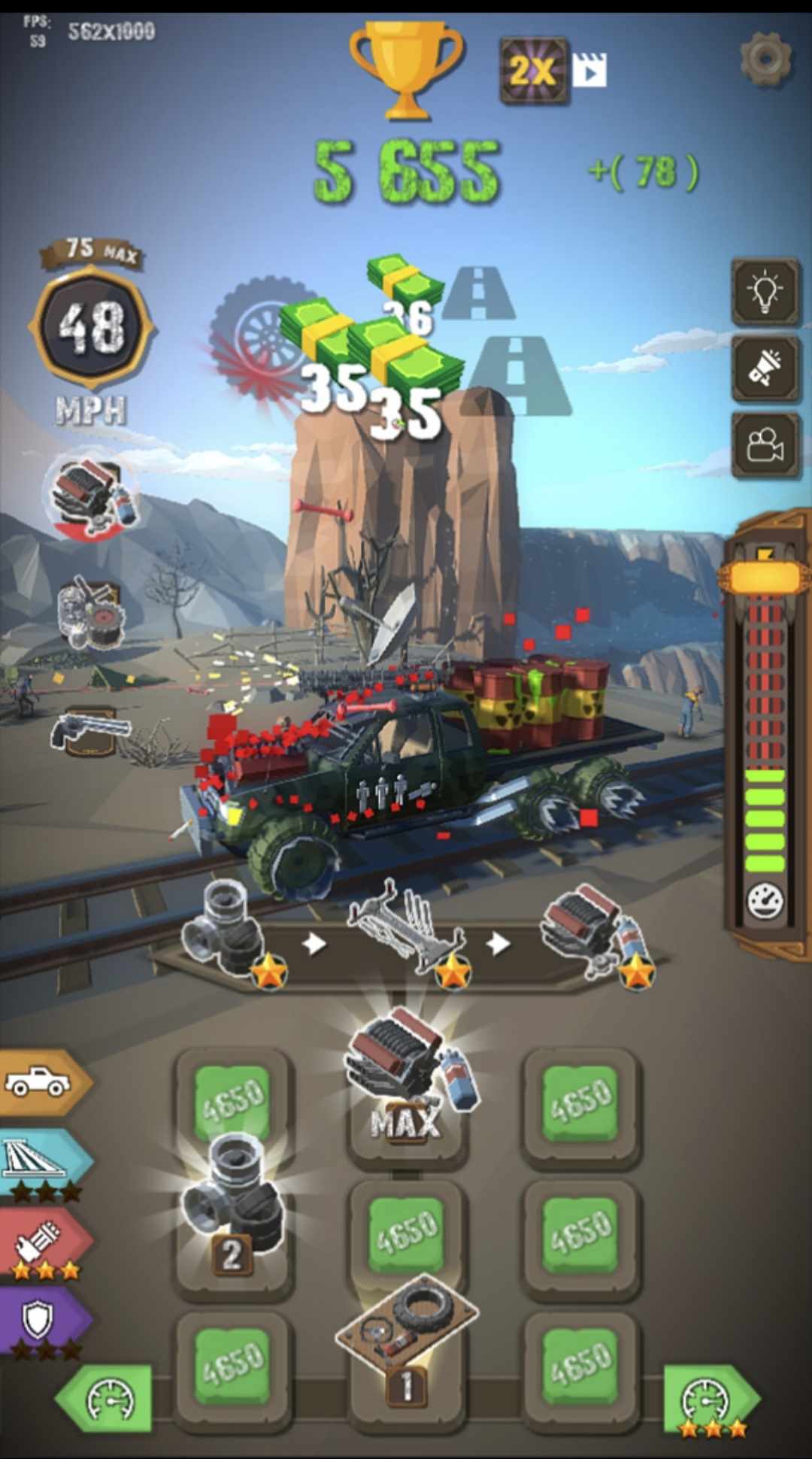Viewport: 812px width, 1459px height.
Task: Activate the 2x video ad bonus
Action: coord(551,71)
